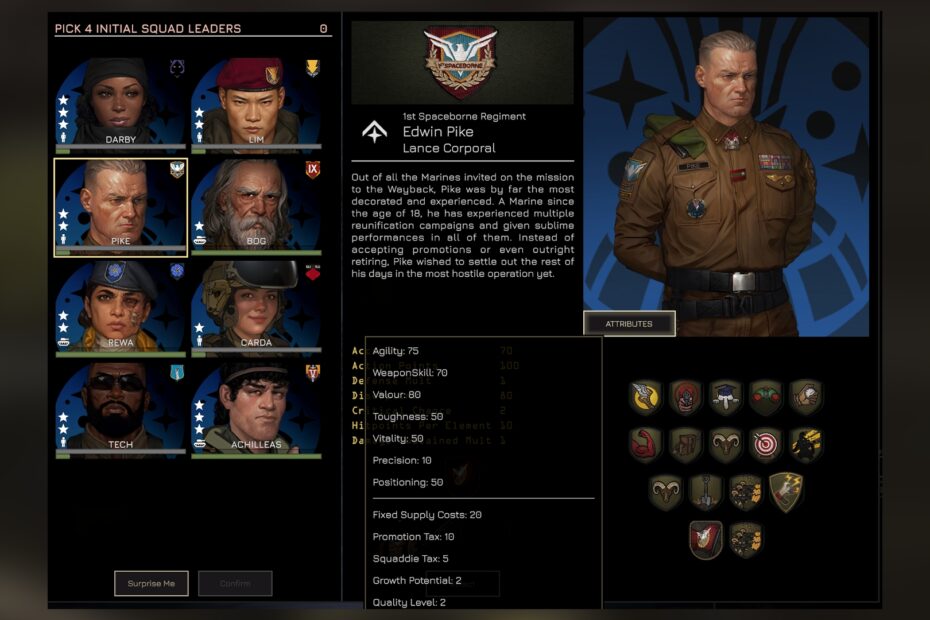
Task: Select the Pike portrait card
Action: pos(120,205)
